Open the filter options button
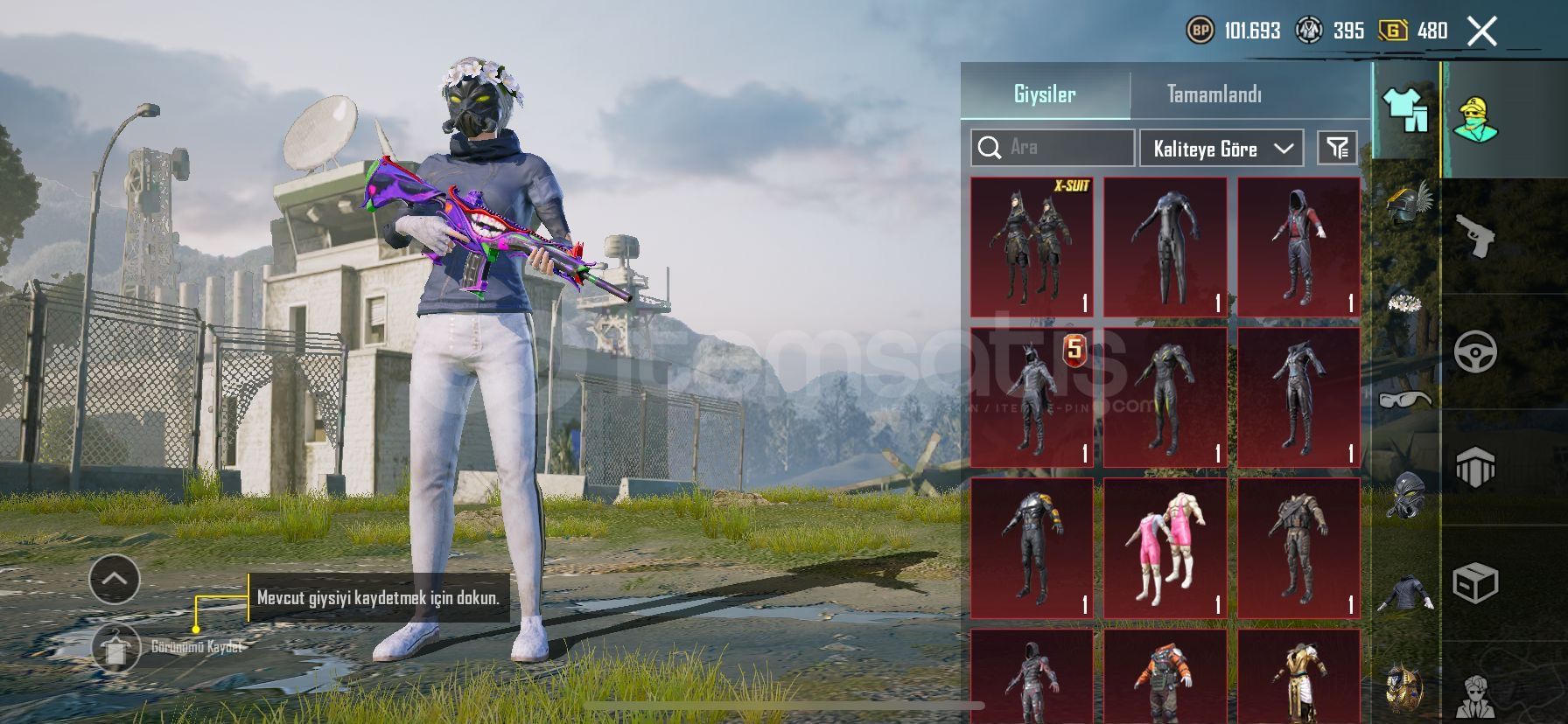Image resolution: width=1568 pixels, height=724 pixels. (x=1337, y=148)
